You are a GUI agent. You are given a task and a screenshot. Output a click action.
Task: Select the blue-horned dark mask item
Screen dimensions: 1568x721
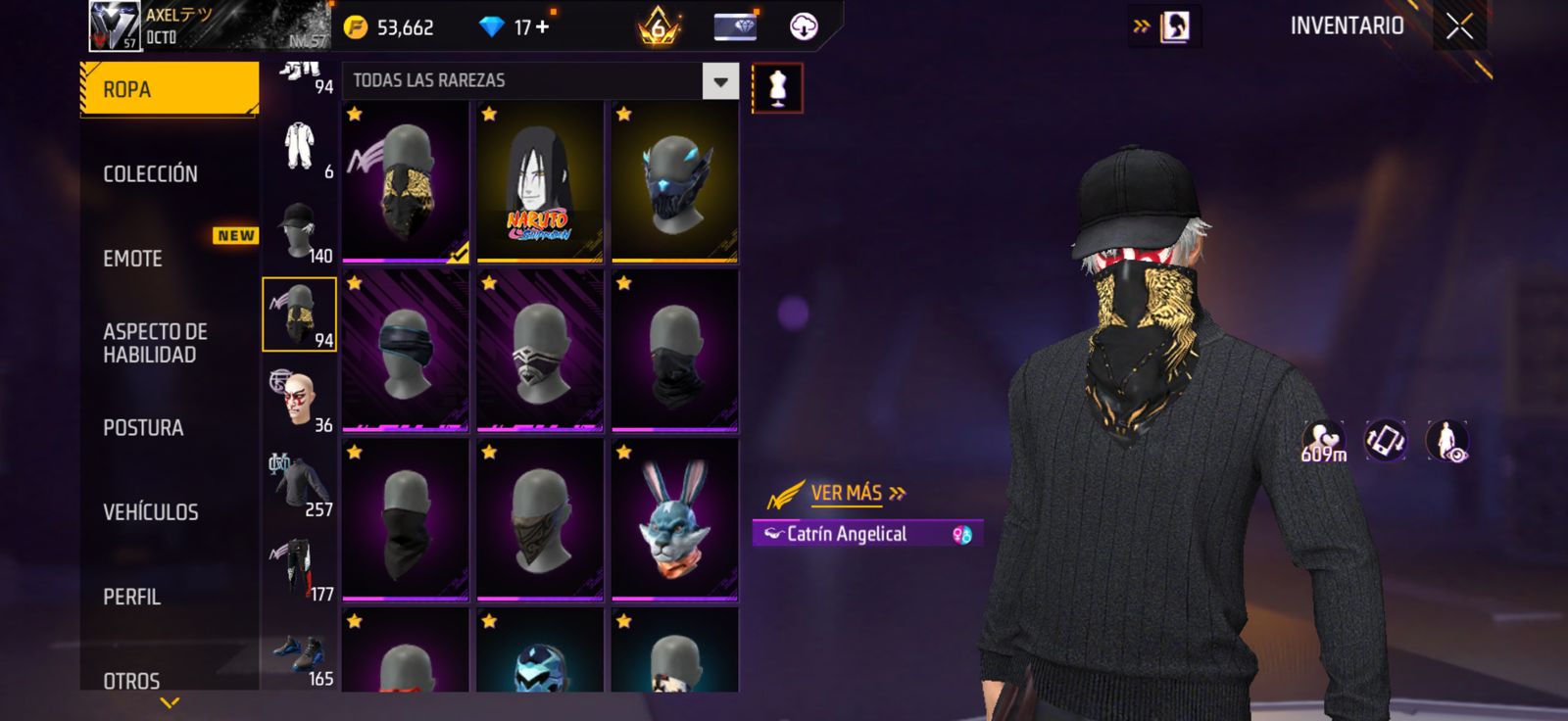674,182
